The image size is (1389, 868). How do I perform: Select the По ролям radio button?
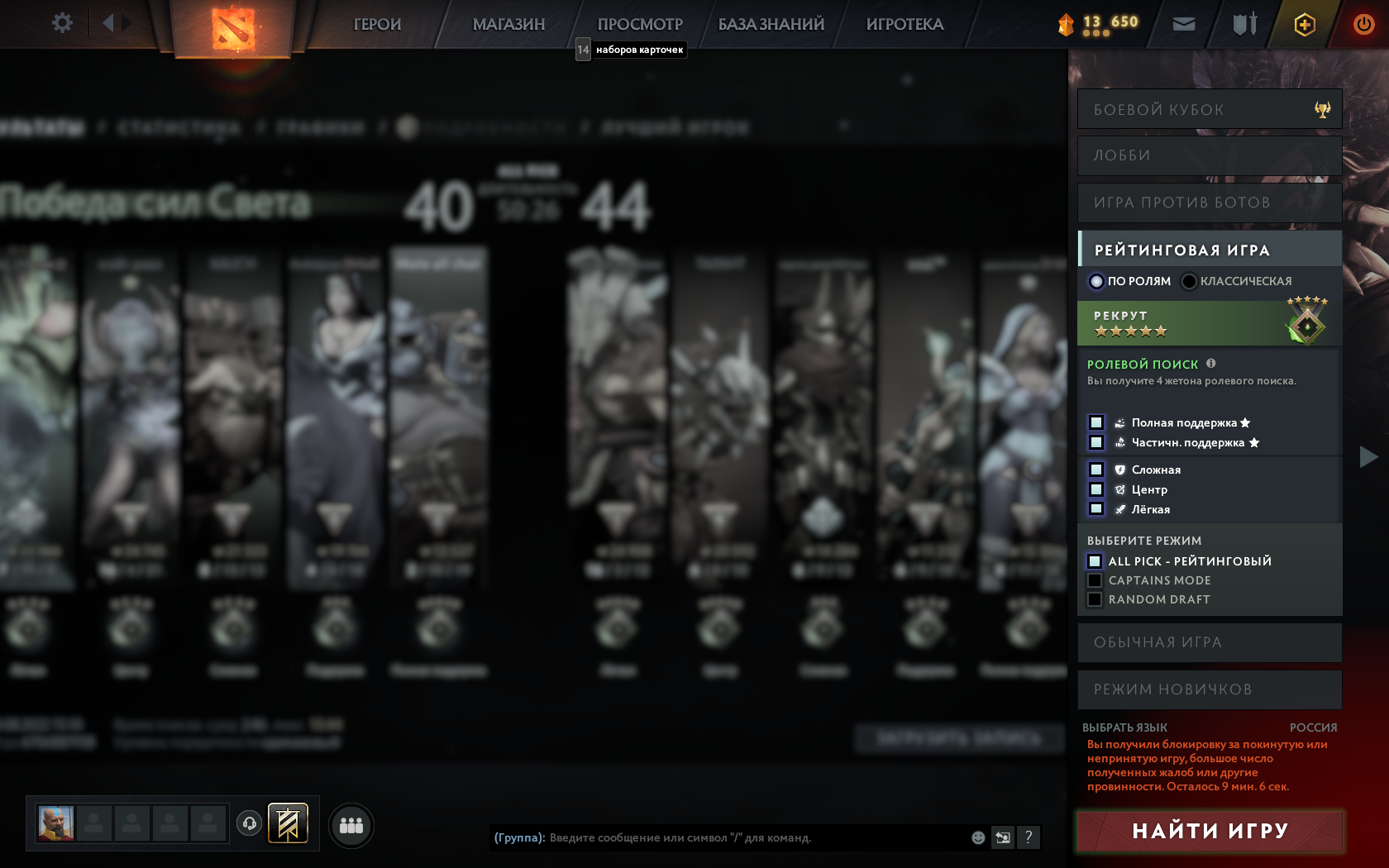[1096, 282]
